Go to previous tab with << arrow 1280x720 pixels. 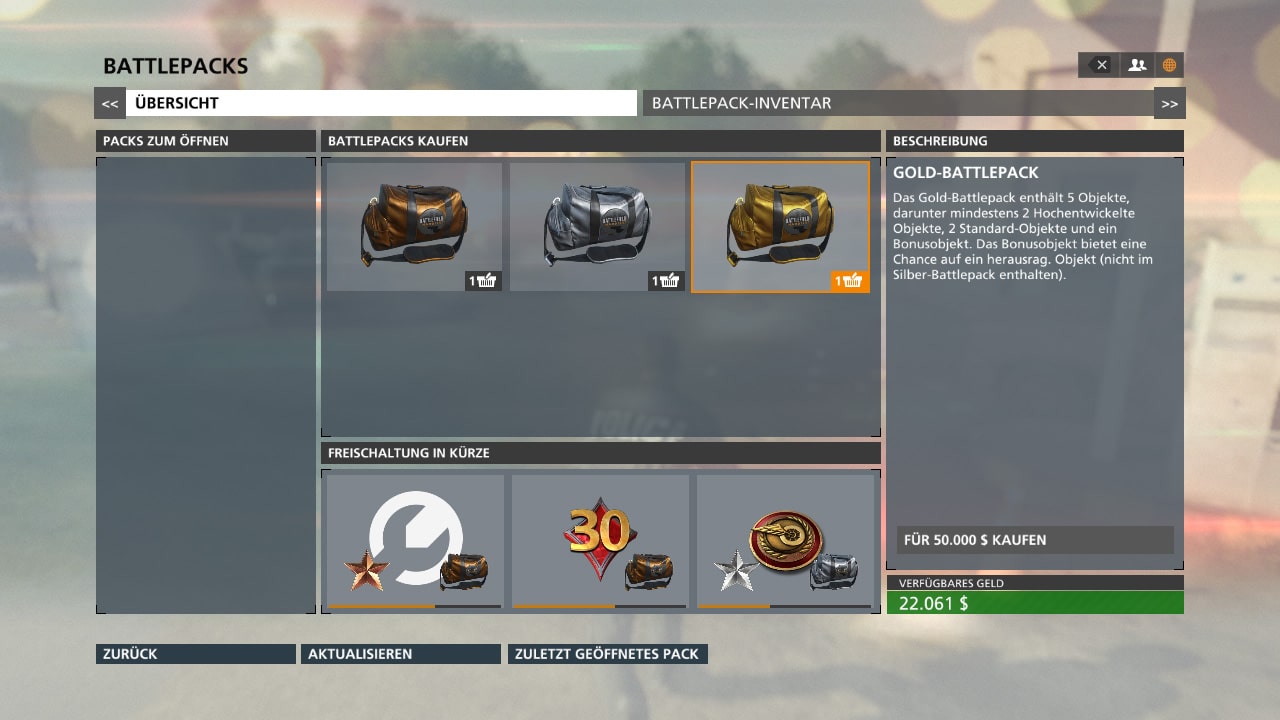pyautogui.click(x=109, y=103)
